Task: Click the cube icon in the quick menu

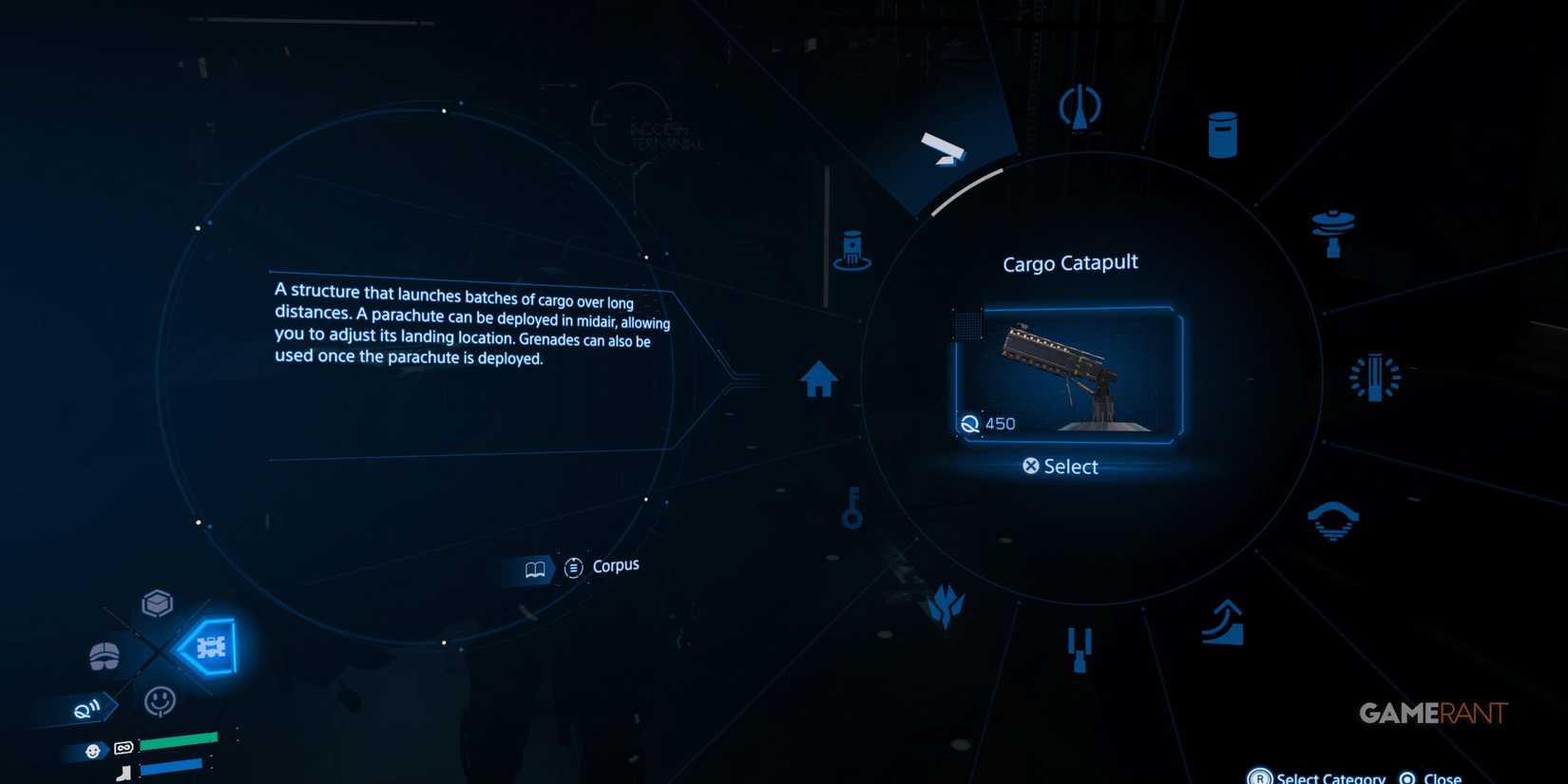Action: tap(157, 602)
